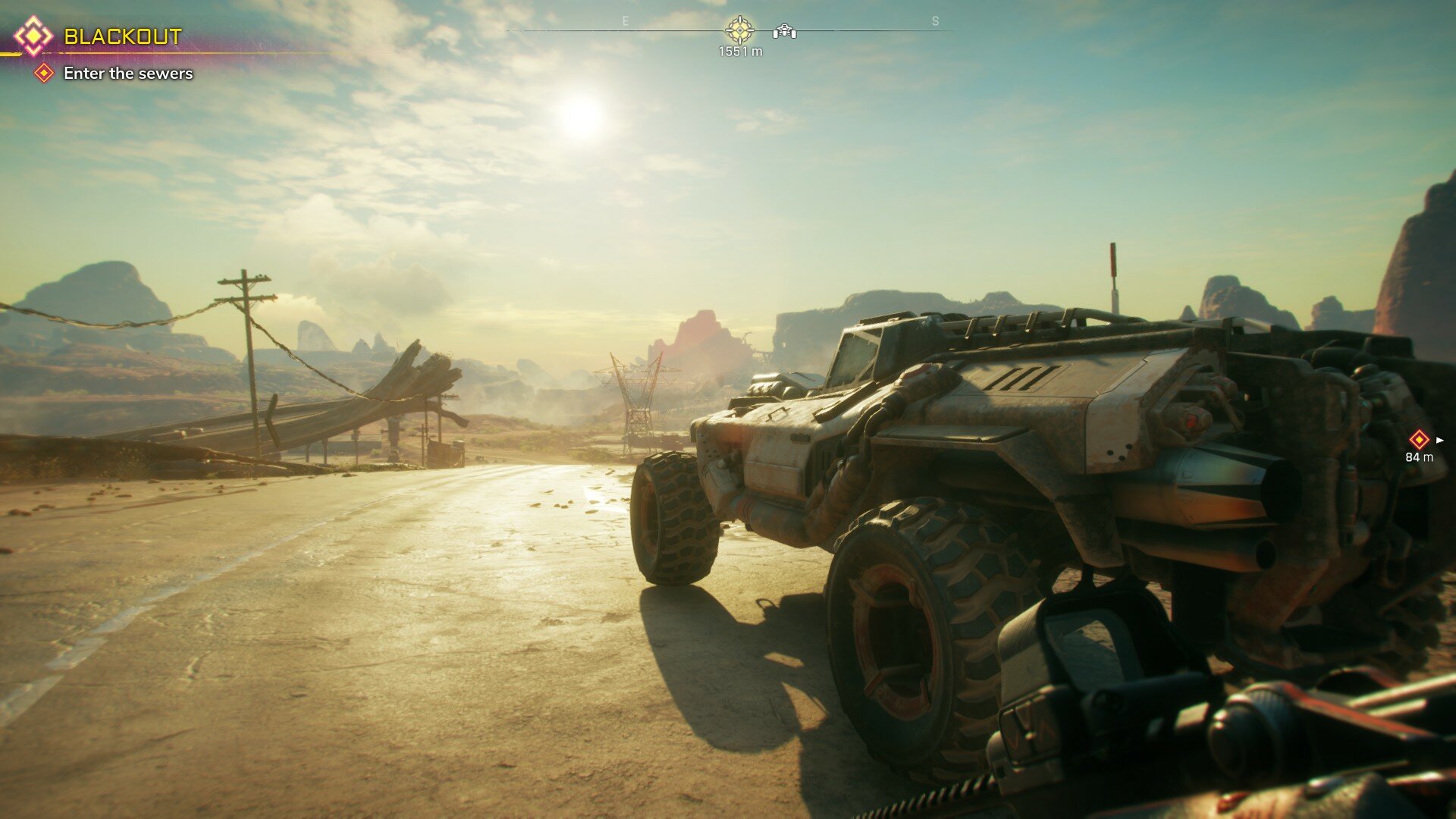
Task: Select the 'Enter the sewers' objective
Action: point(127,74)
